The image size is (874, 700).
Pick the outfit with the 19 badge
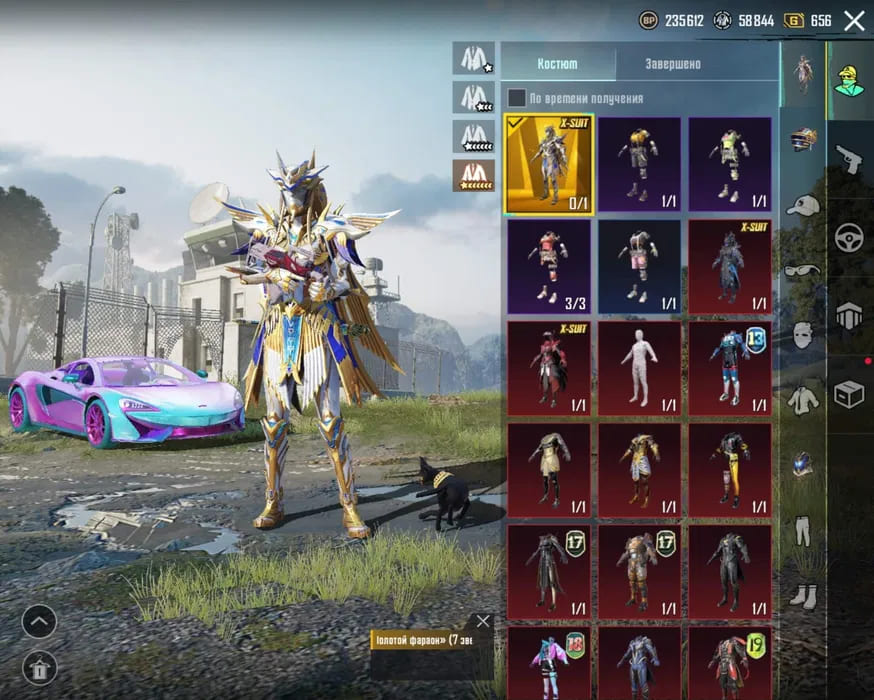click(x=730, y=662)
